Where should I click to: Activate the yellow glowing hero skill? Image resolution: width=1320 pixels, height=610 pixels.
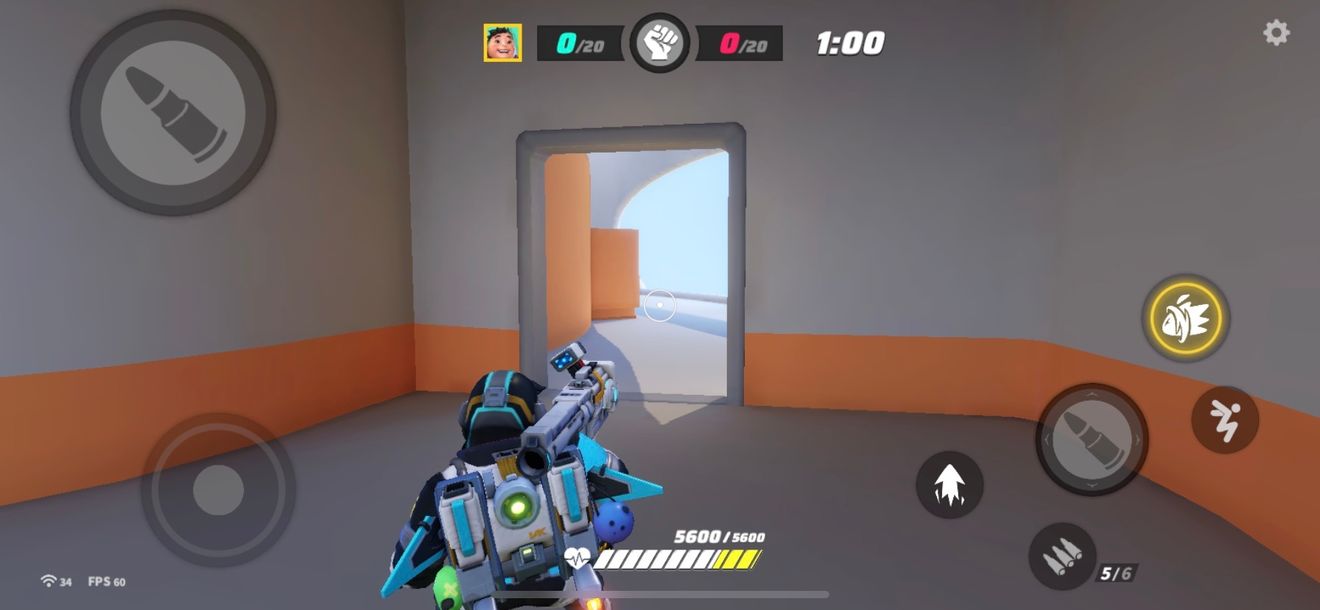(x=1186, y=319)
